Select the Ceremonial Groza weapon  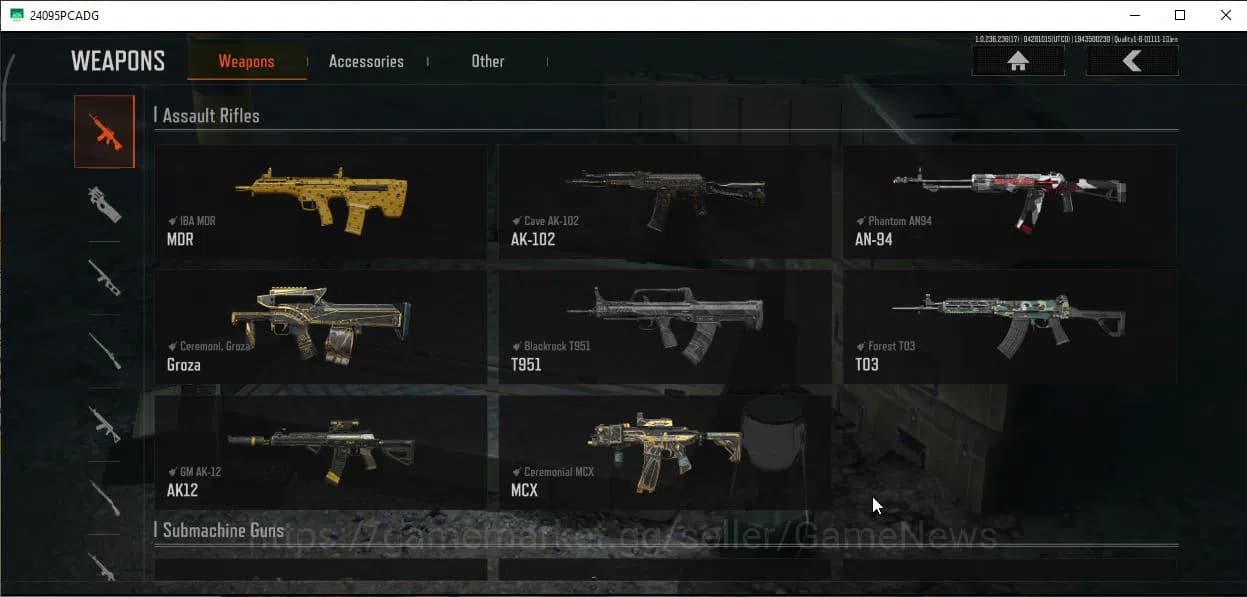pyautogui.click(x=321, y=327)
